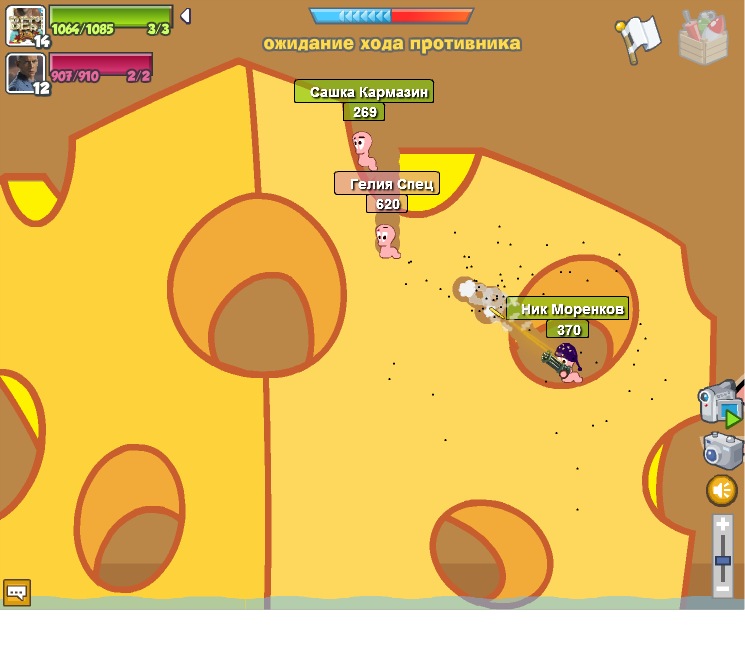Collapse the team panel with the white arrow

[x=185, y=16]
